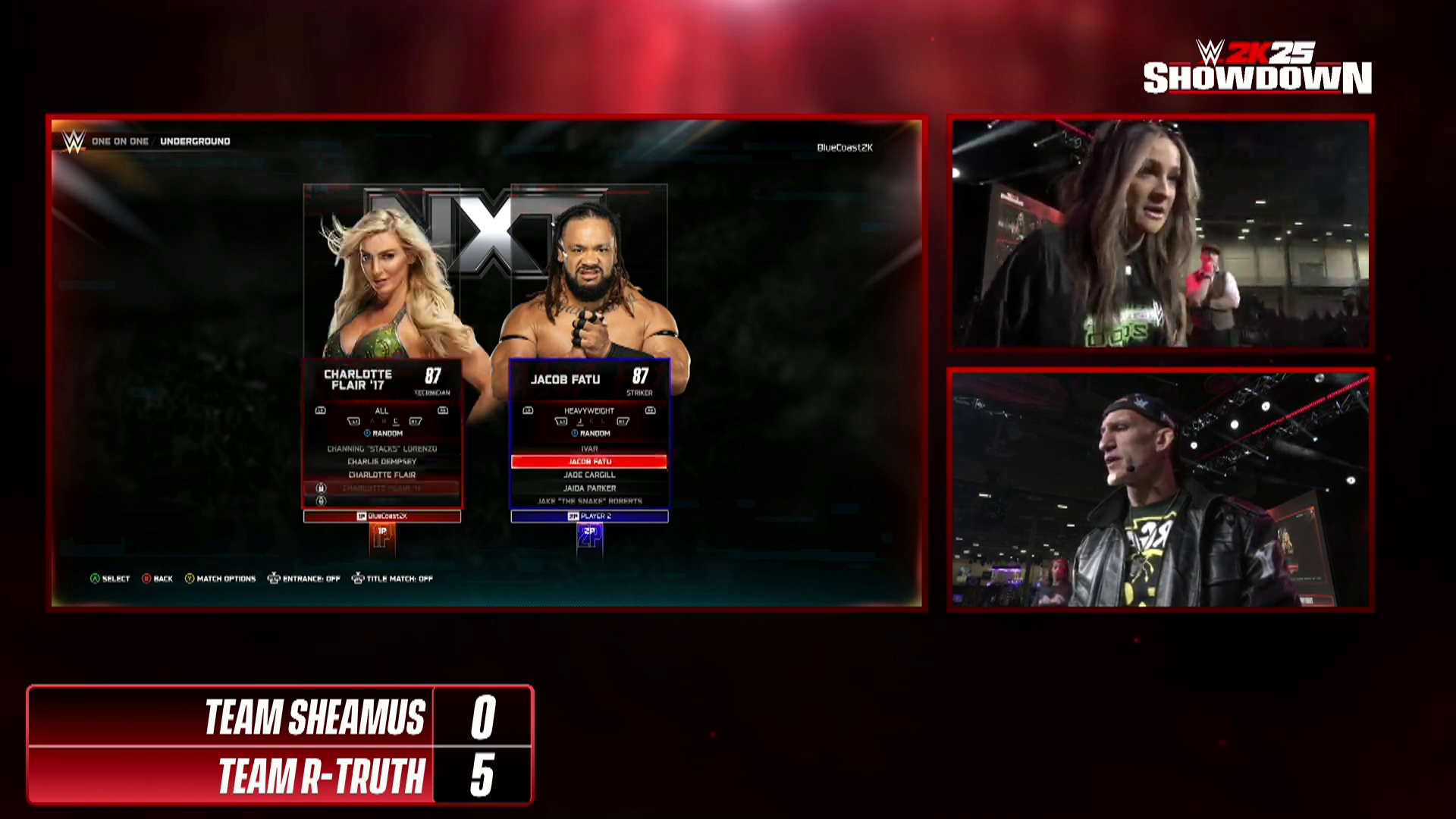Open the top webcam feed of the woman
This screenshot has width=1456, height=819.
pos(1160,233)
